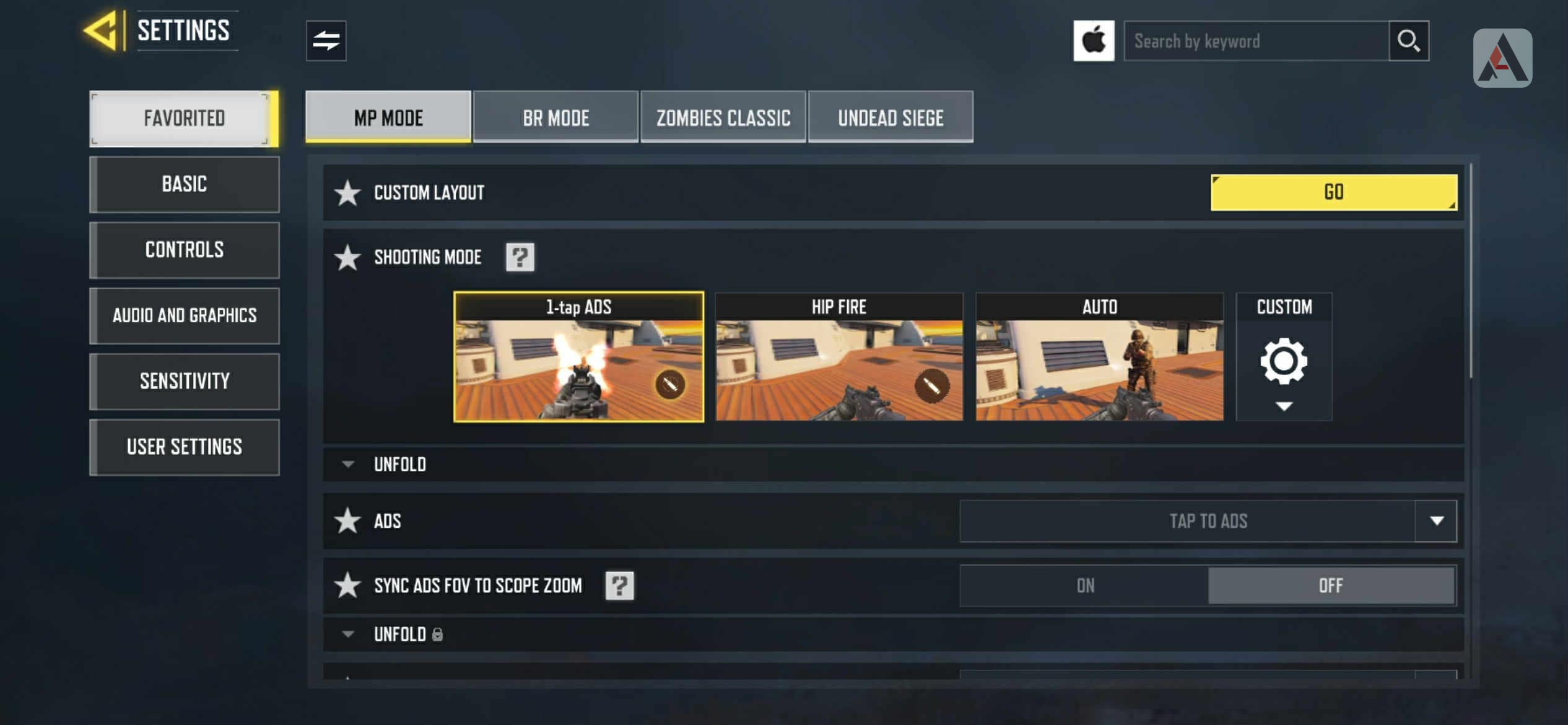This screenshot has height=725, width=1568.
Task: Show help for Shooting Mode
Action: pyautogui.click(x=520, y=257)
